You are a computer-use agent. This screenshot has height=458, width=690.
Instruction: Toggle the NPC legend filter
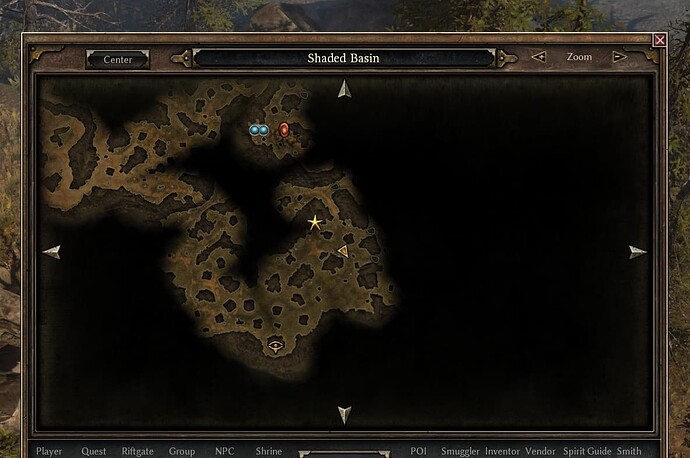(224, 451)
